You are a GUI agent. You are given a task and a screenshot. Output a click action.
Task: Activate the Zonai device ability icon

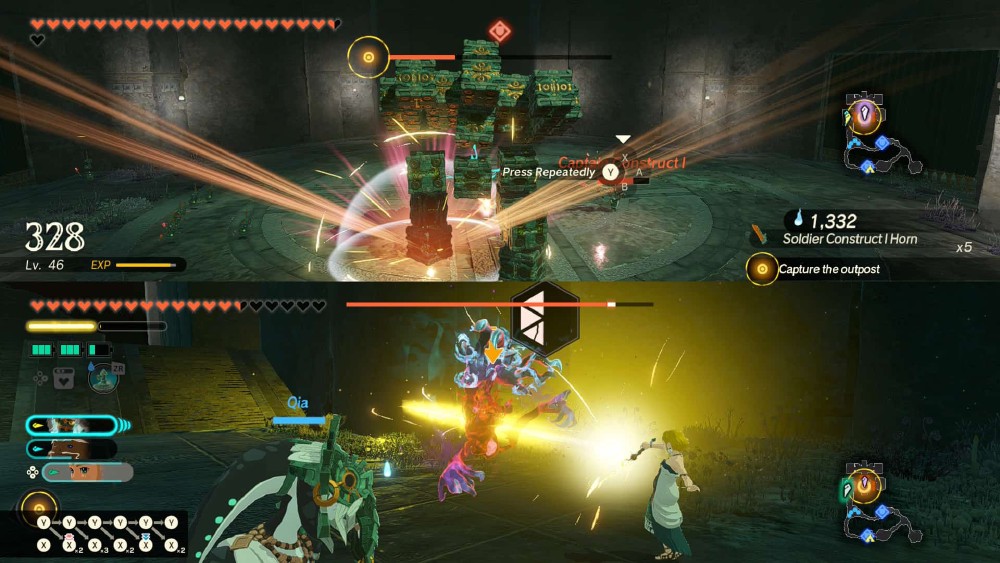pos(103,377)
